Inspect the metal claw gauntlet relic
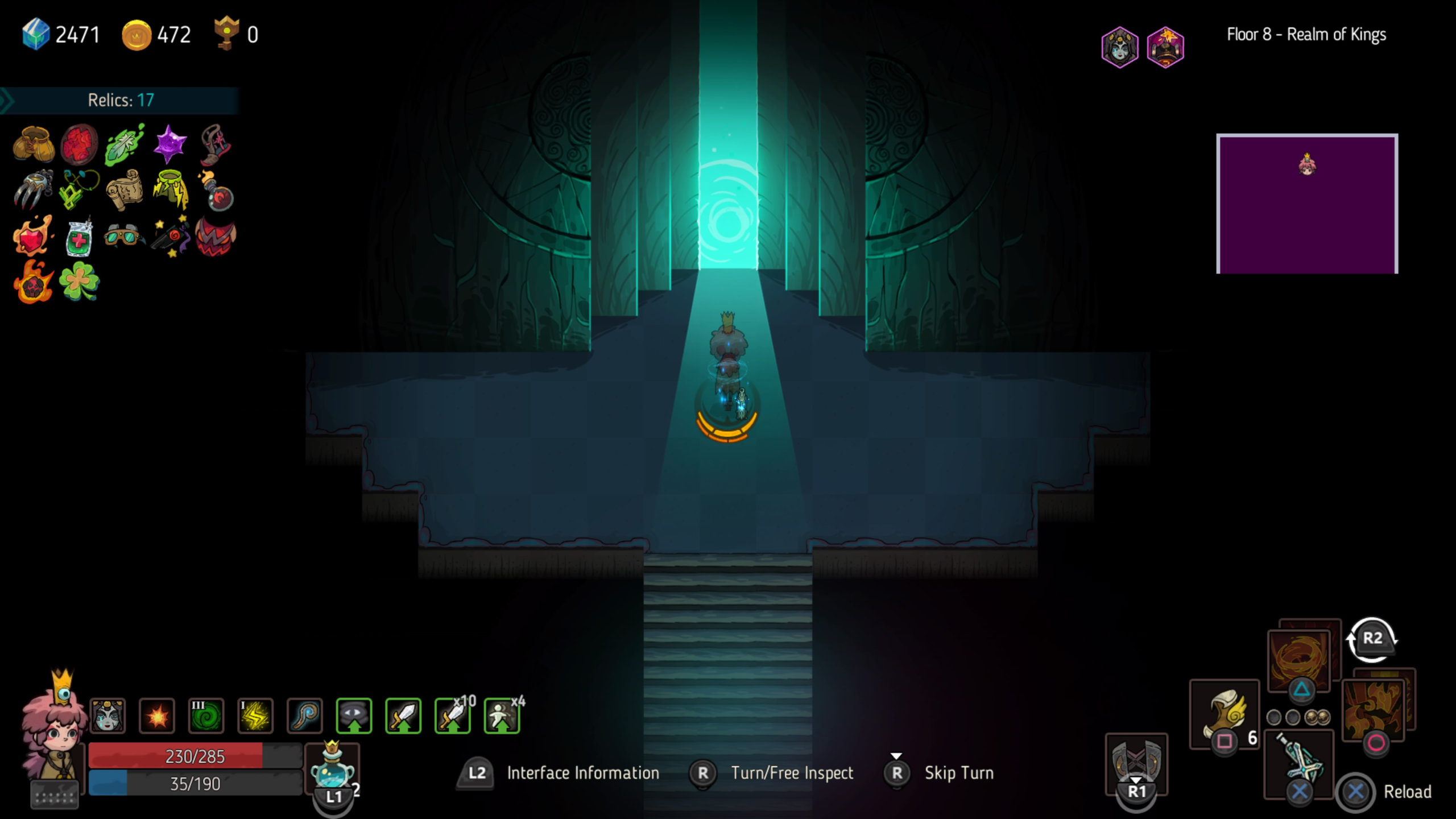This screenshot has height=819, width=1456. 33,190
